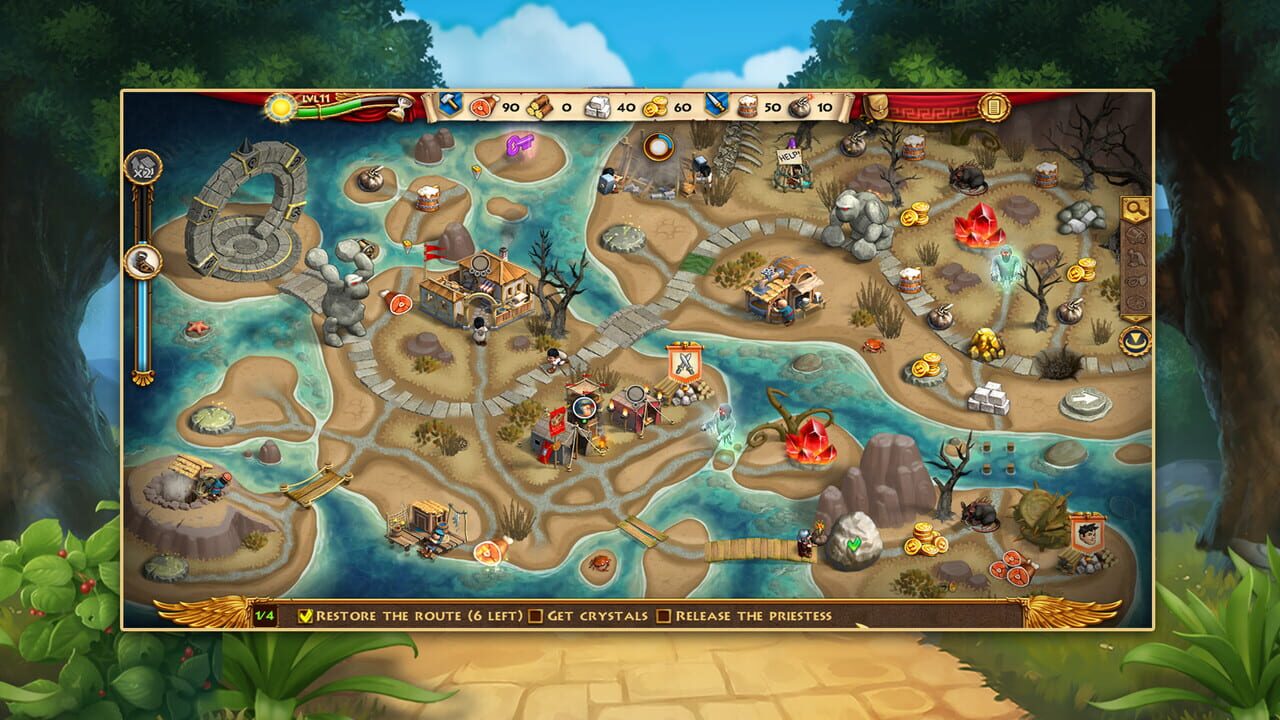Click the HELP sign near the trapped worker
This screenshot has width=1280, height=720.
click(x=787, y=155)
